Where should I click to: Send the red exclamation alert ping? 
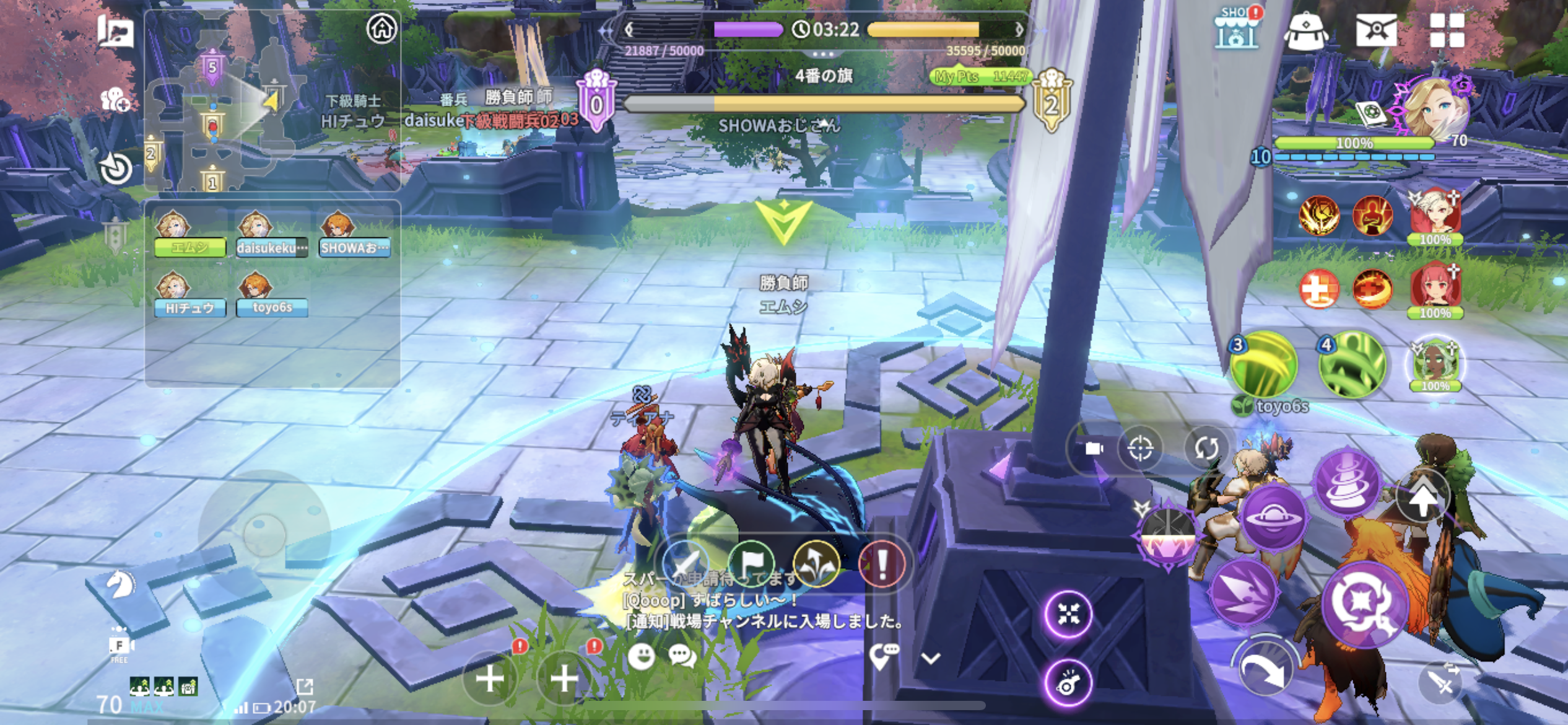(882, 564)
